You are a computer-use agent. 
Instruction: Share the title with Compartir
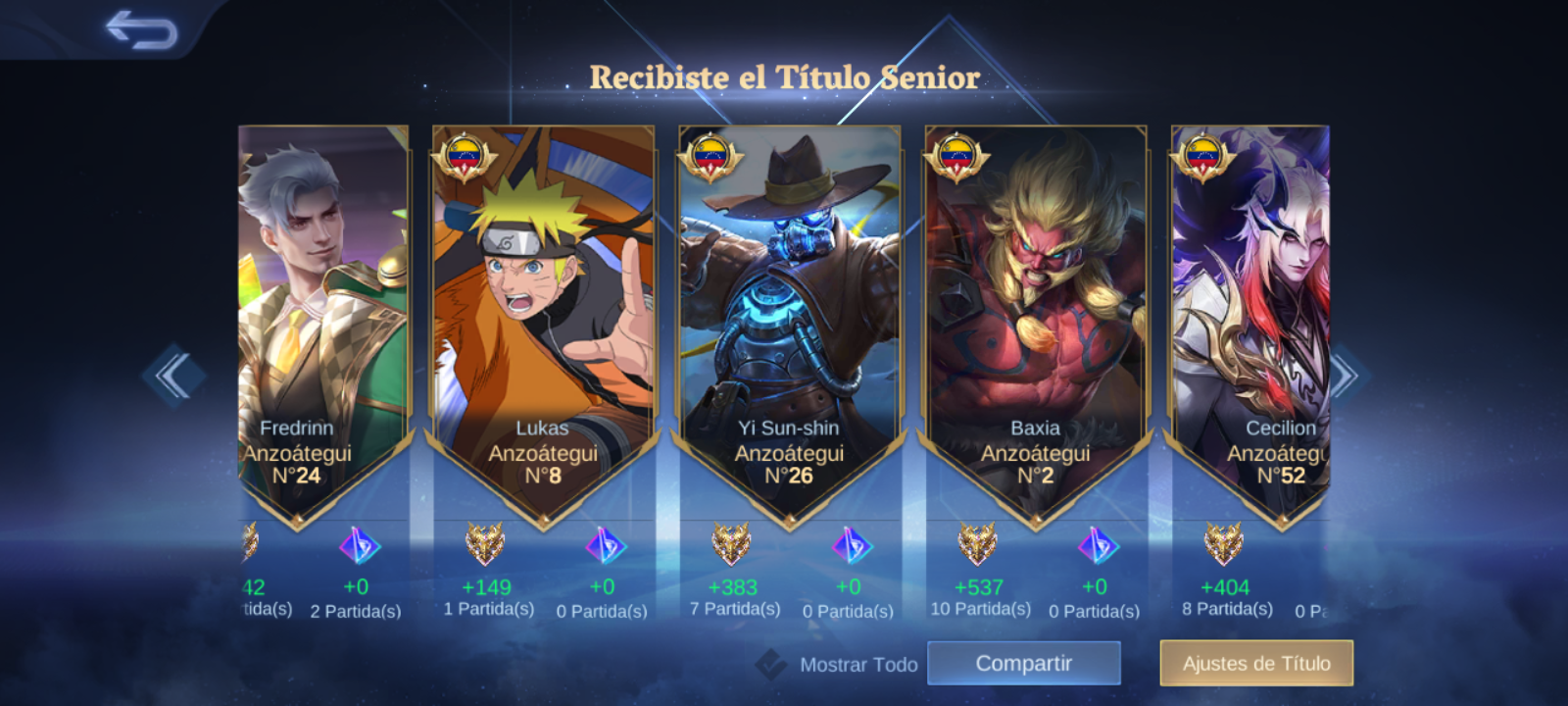click(1023, 664)
